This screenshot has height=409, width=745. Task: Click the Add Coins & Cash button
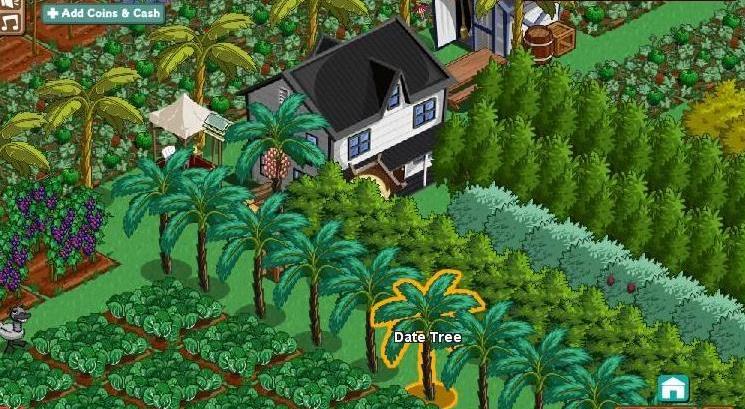pos(103,13)
